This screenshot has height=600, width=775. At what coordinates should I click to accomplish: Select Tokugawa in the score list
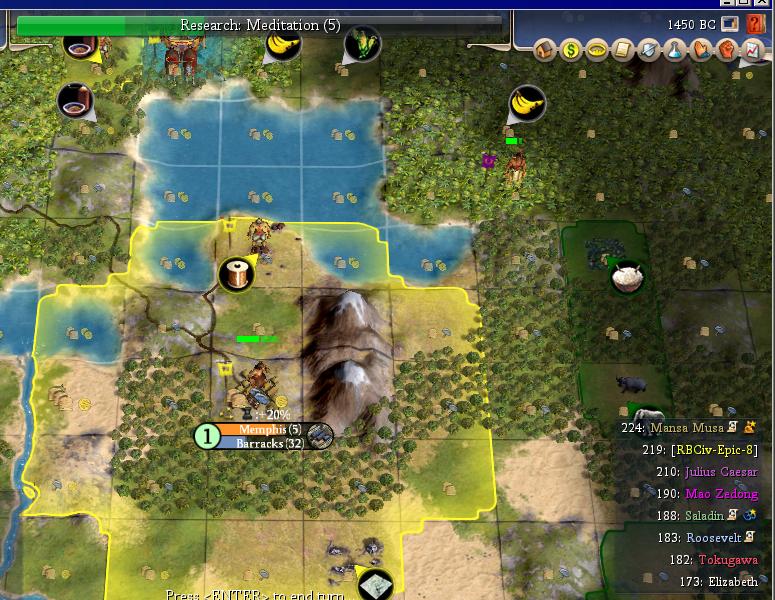point(728,560)
